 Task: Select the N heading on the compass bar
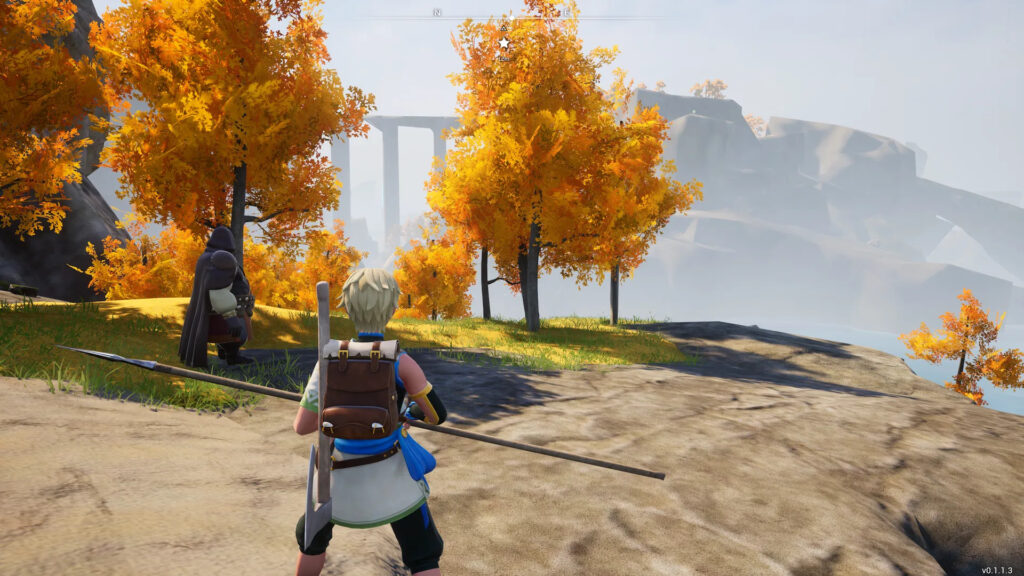437,12
